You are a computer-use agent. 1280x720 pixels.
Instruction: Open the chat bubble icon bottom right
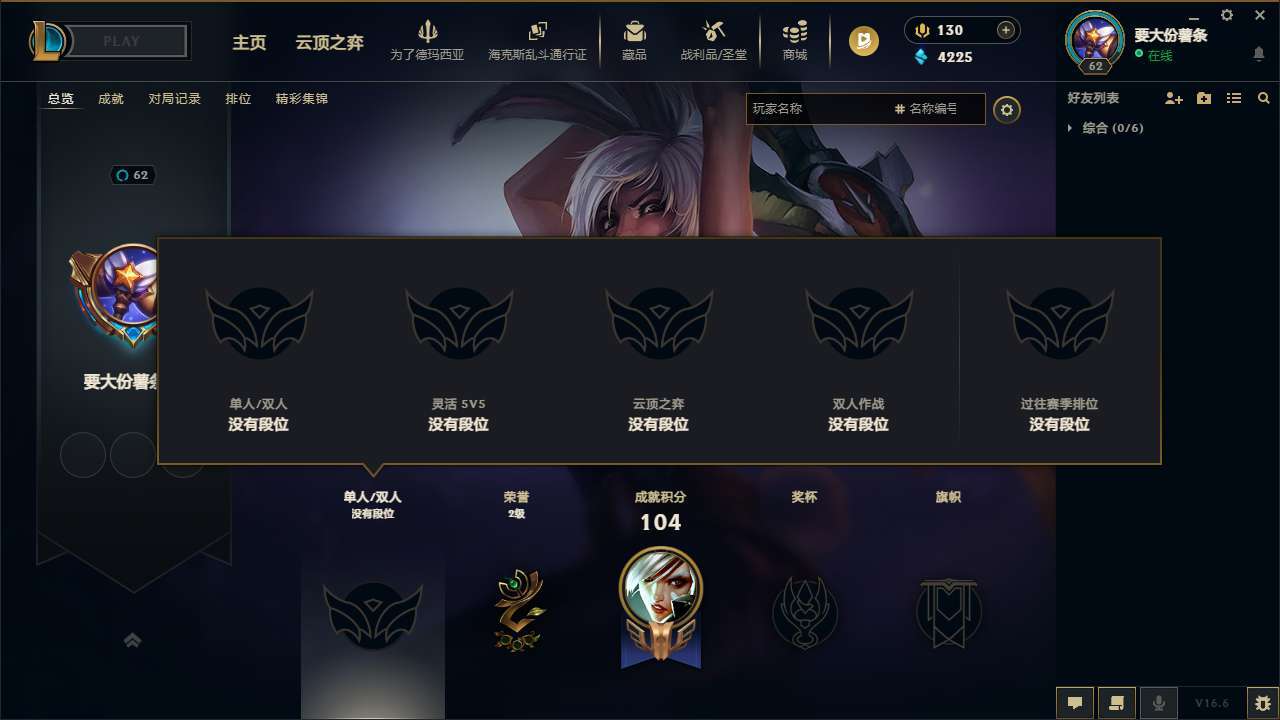tap(1075, 702)
